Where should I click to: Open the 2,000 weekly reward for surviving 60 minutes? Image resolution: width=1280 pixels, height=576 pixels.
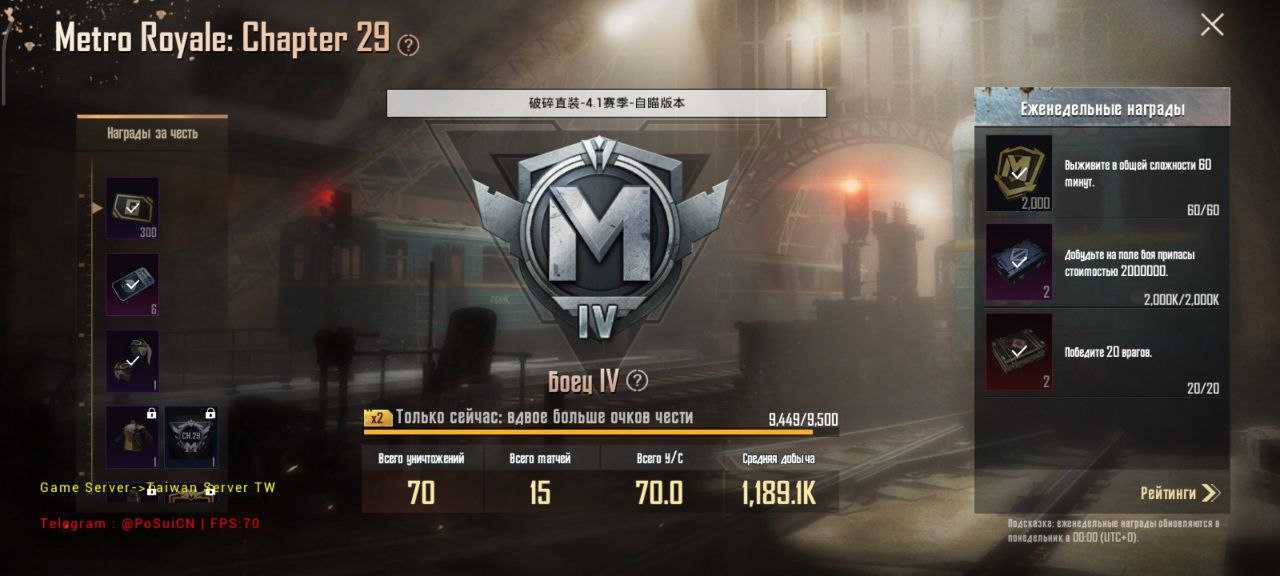coord(1019,173)
